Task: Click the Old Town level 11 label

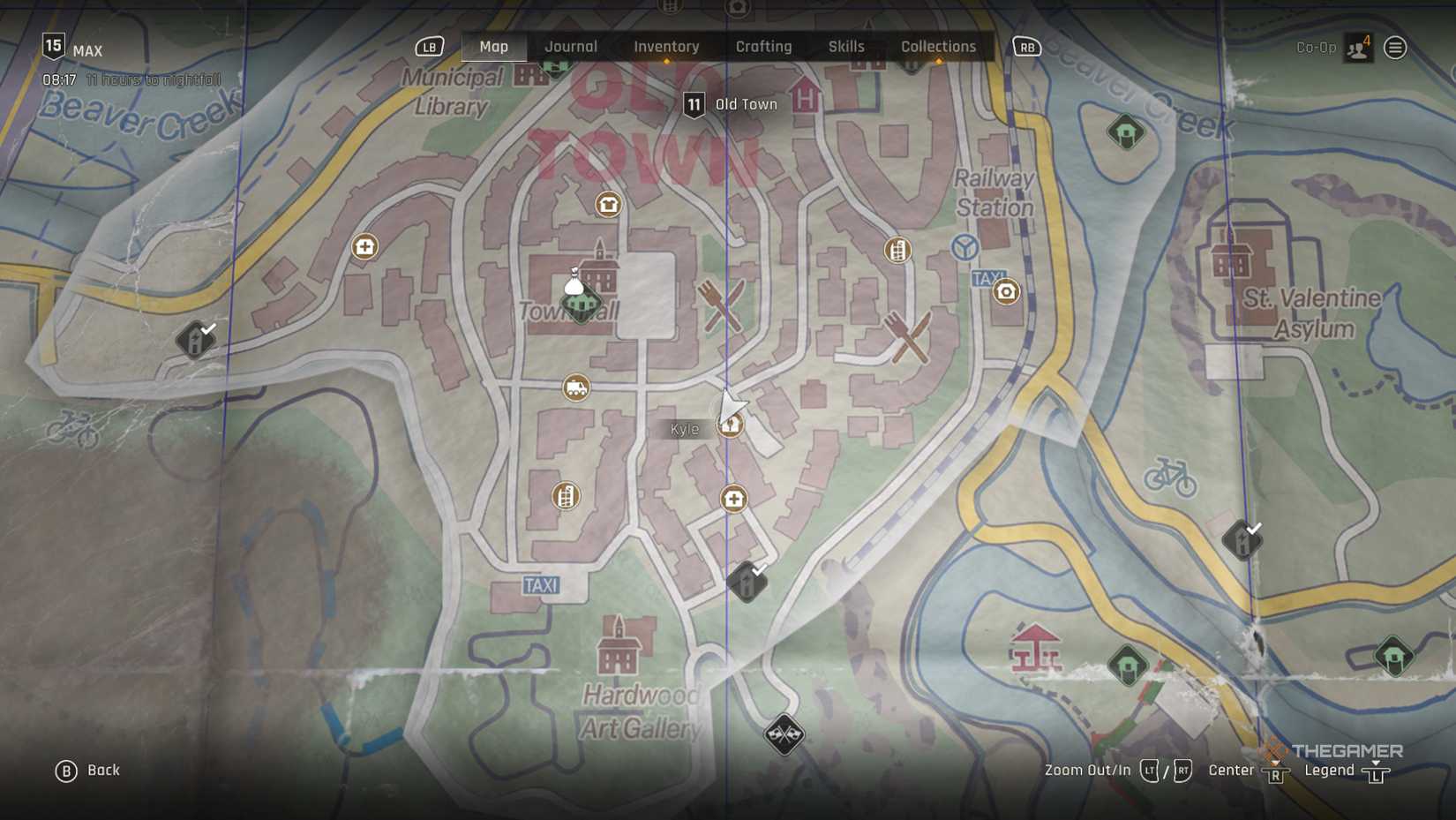Action: pos(731,104)
